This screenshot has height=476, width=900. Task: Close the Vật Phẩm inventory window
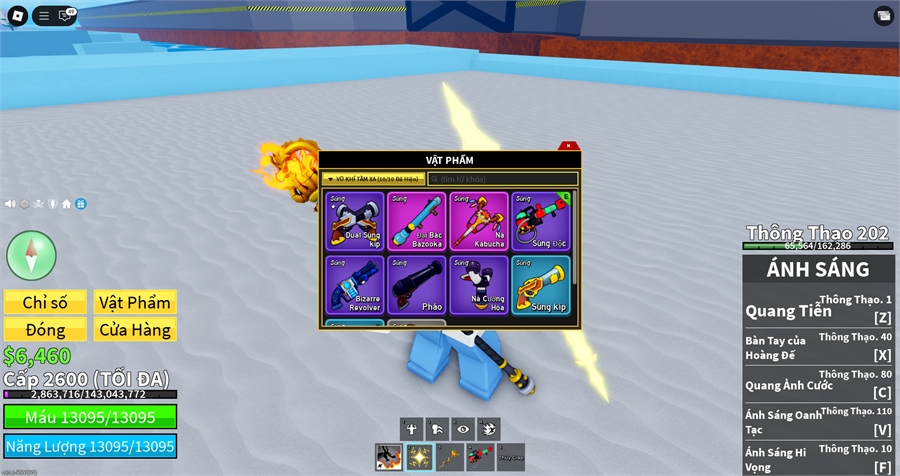[568, 146]
